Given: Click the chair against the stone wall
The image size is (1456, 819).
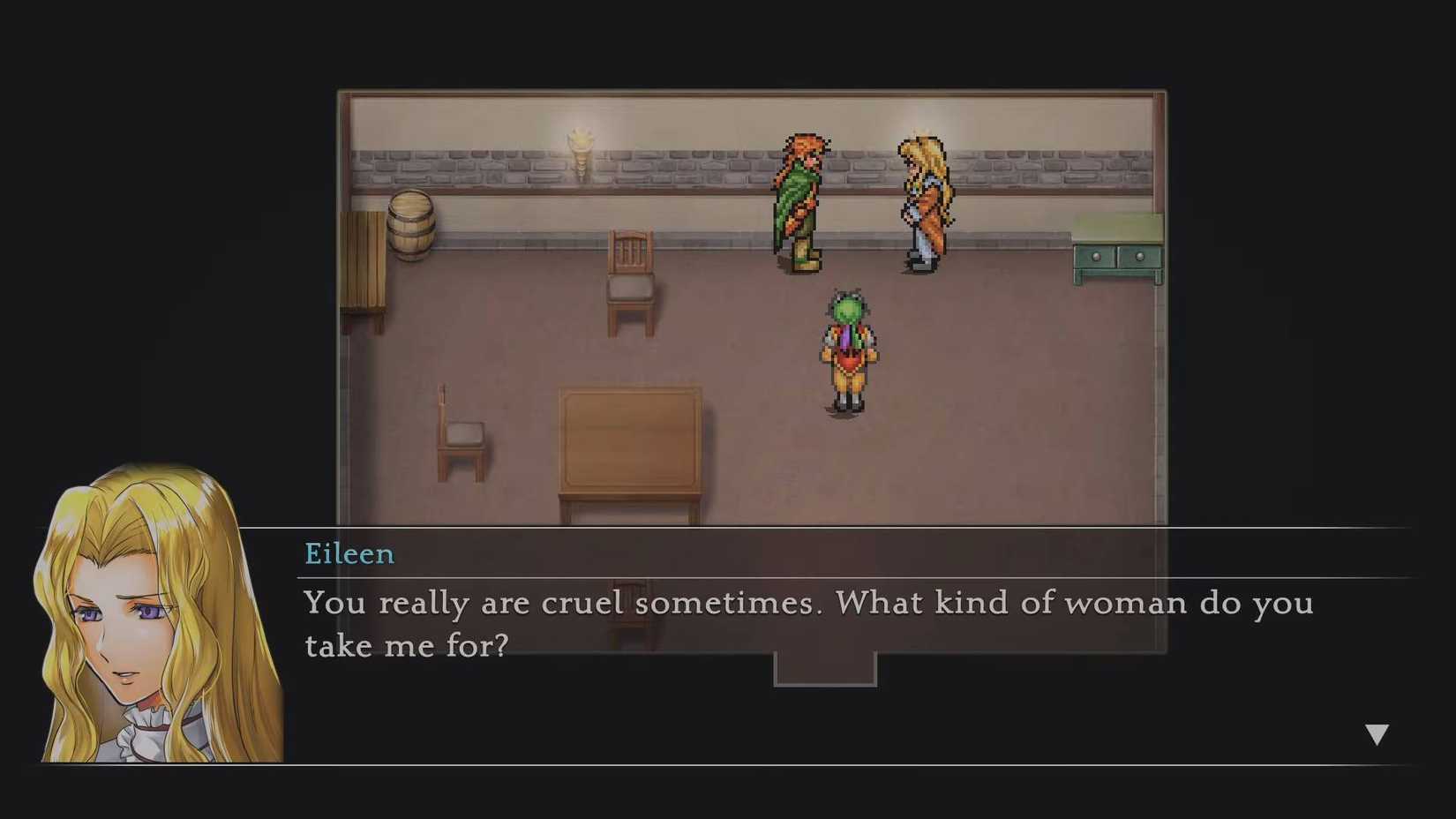Looking at the screenshot, I should point(632,282).
